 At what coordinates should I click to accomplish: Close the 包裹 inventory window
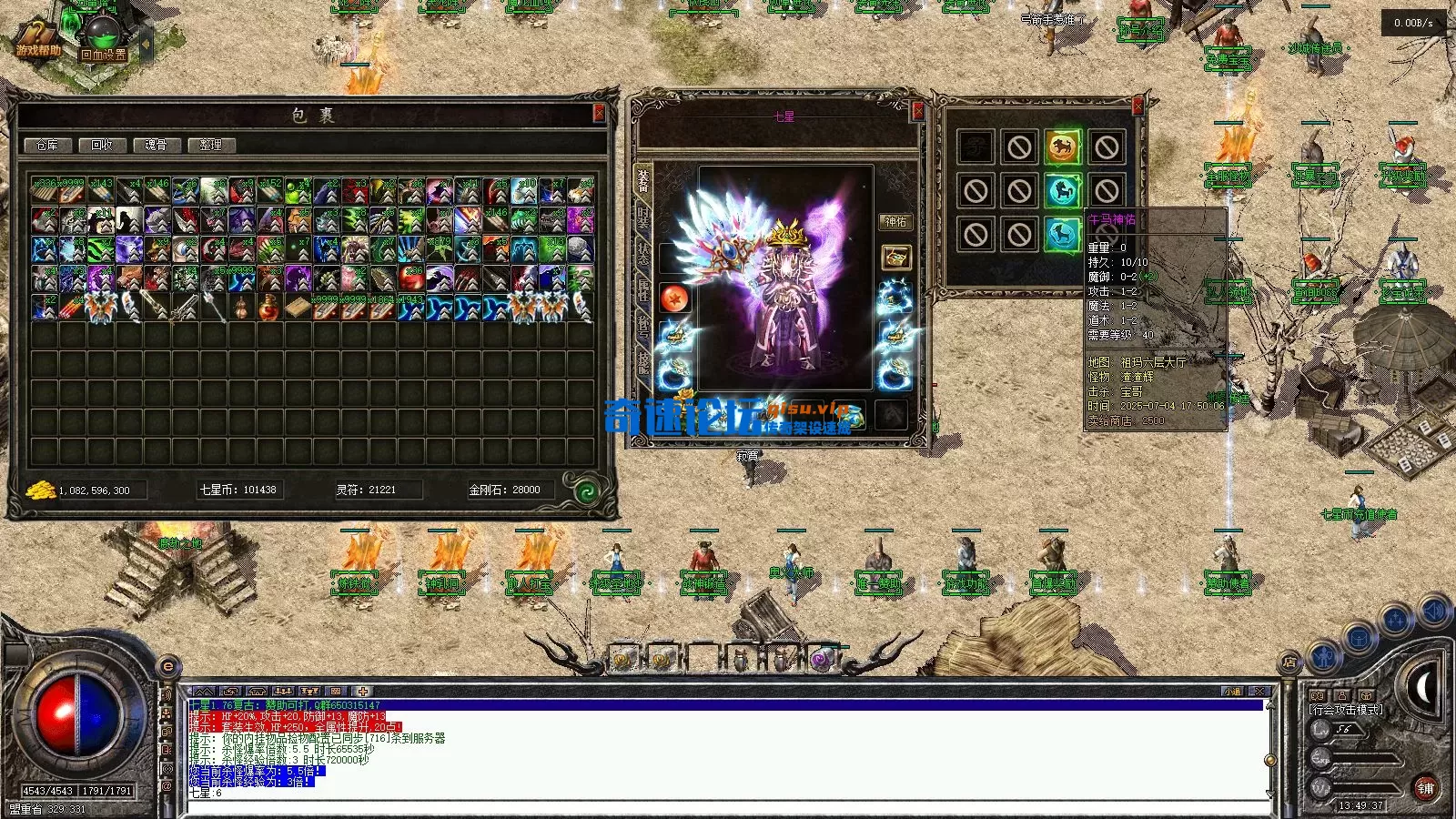pyautogui.click(x=599, y=113)
